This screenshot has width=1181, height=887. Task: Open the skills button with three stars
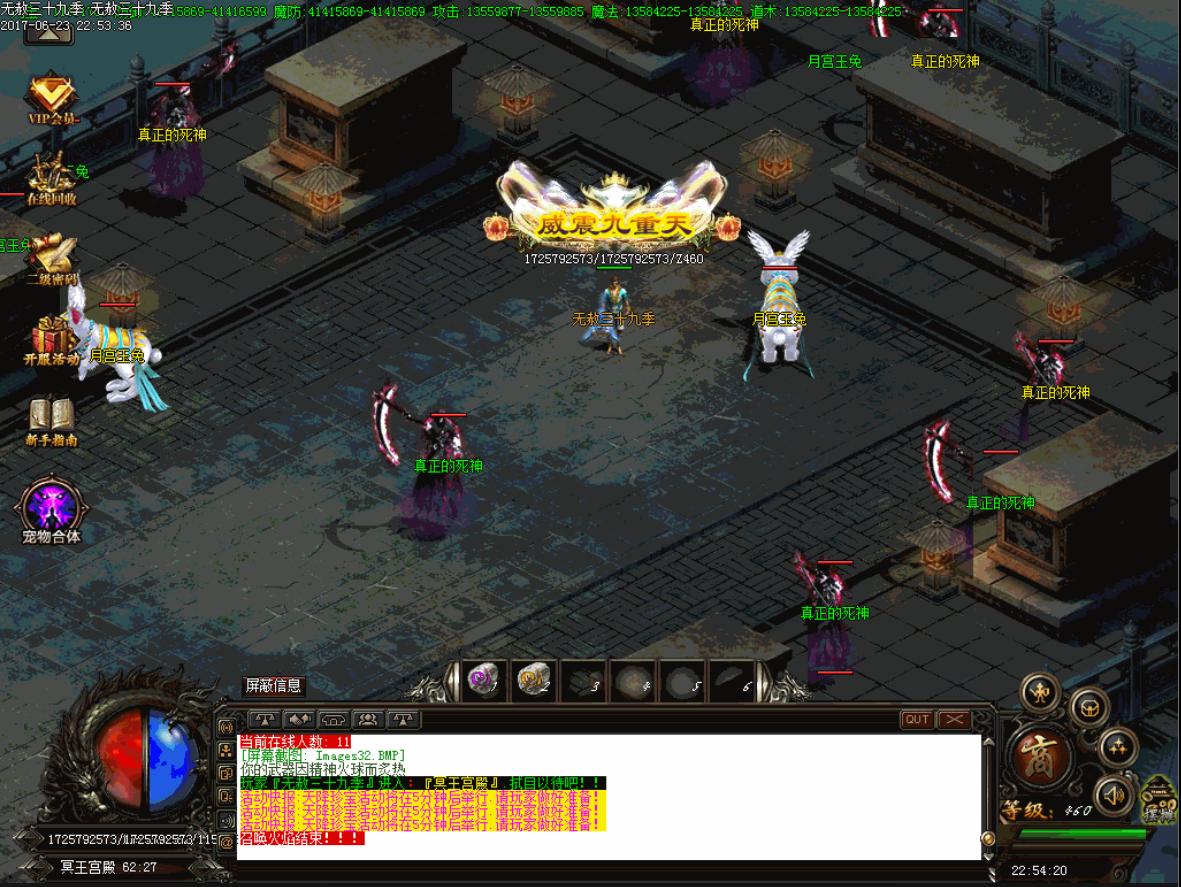coord(1117,746)
